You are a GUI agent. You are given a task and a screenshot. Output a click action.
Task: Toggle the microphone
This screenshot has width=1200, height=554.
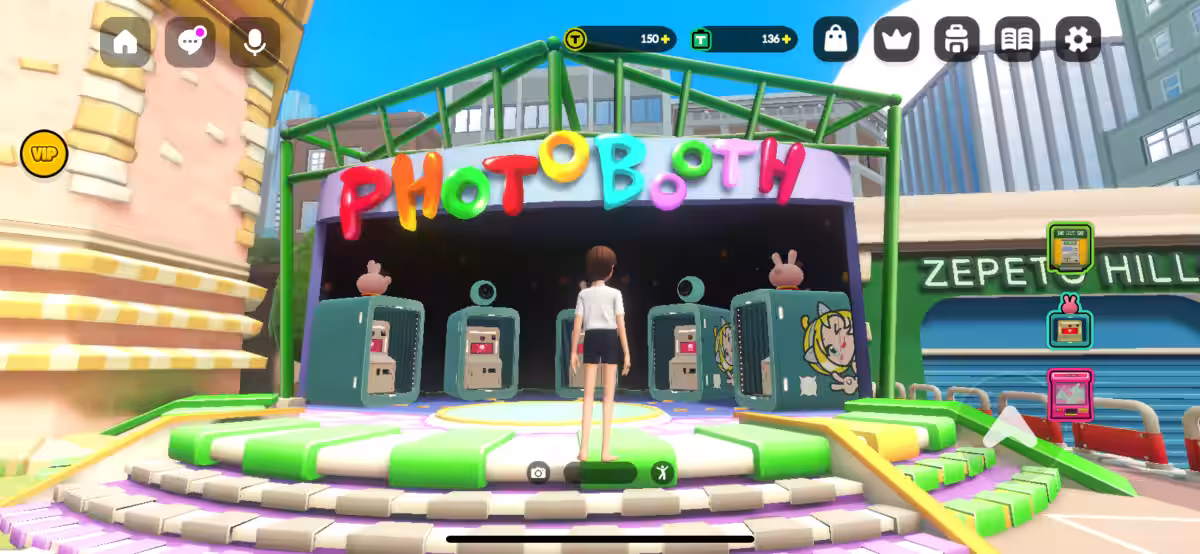[255, 42]
